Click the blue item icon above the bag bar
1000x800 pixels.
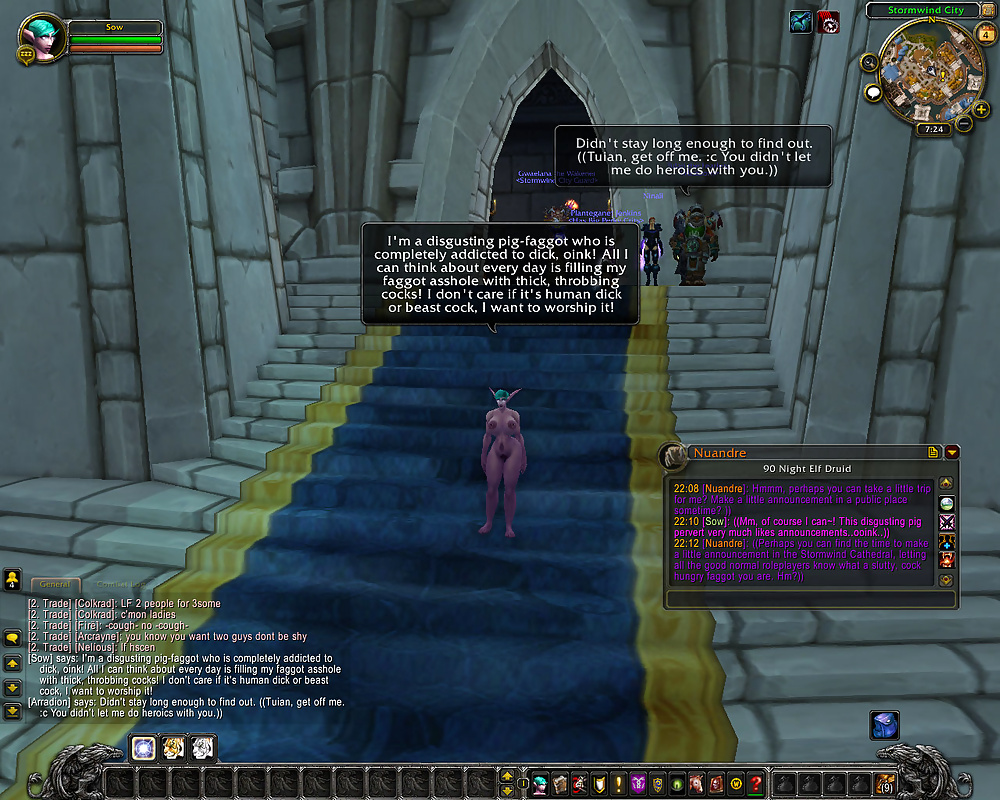tap(884, 724)
